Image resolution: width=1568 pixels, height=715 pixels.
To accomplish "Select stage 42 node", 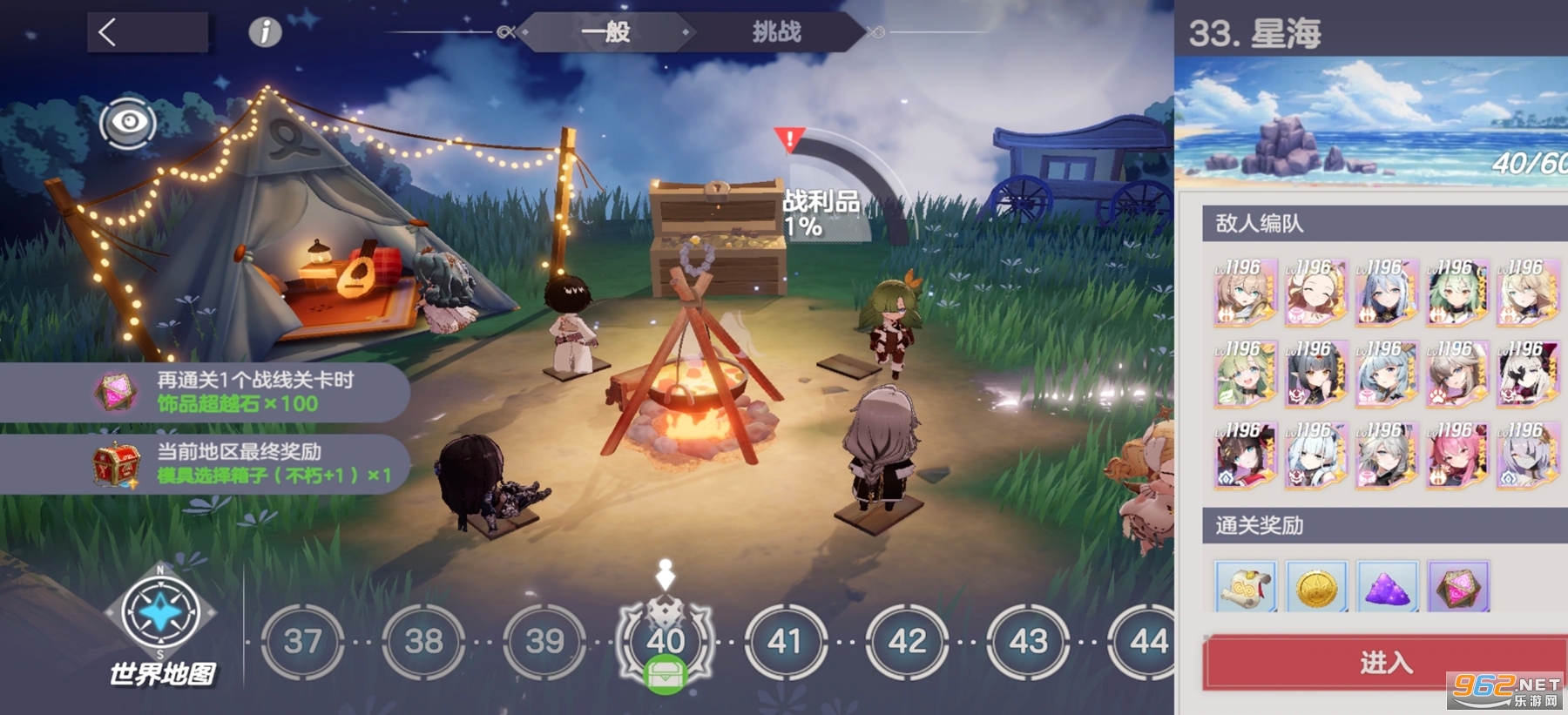I will point(907,642).
